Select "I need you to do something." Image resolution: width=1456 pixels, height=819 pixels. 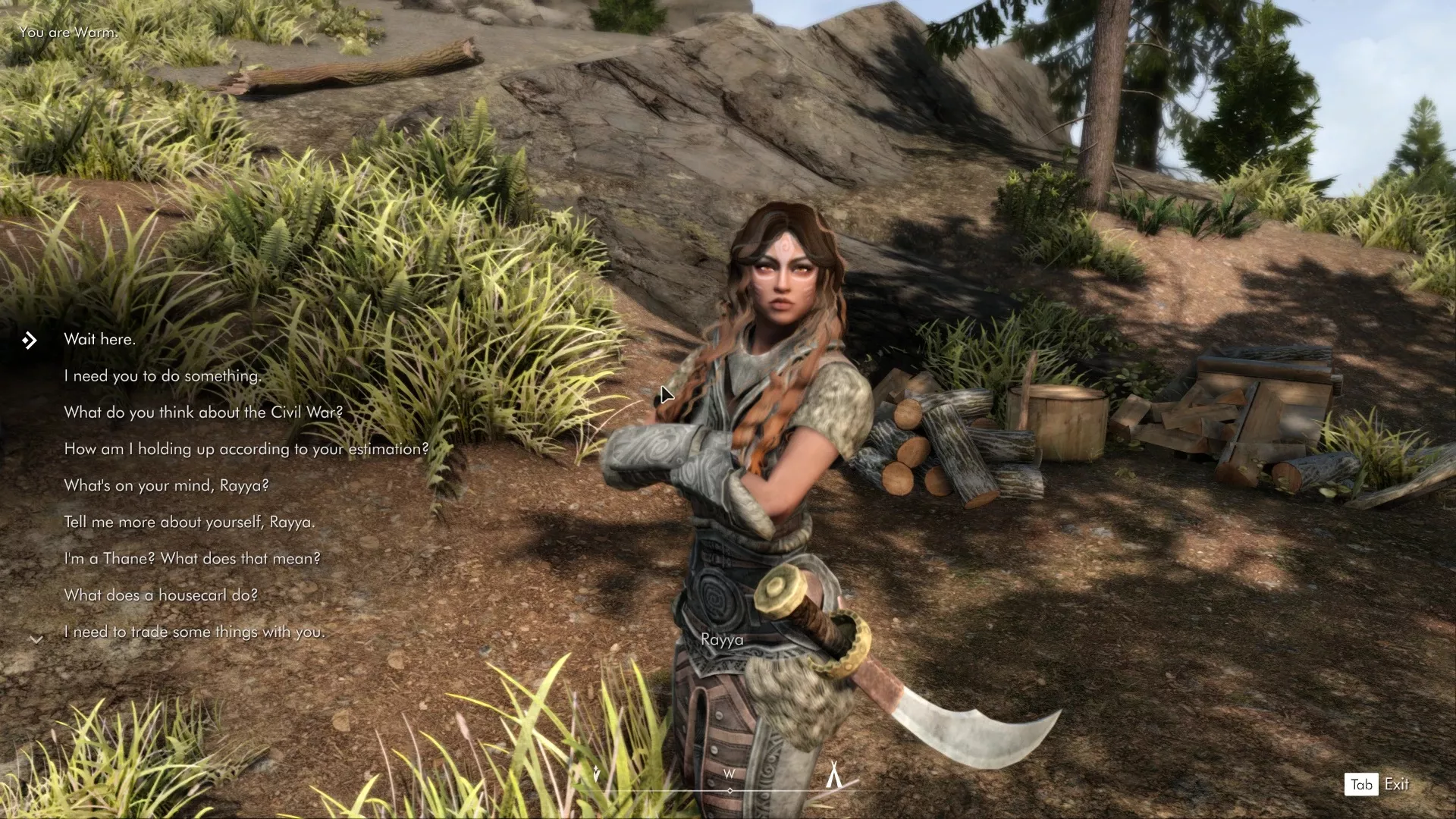click(x=162, y=376)
